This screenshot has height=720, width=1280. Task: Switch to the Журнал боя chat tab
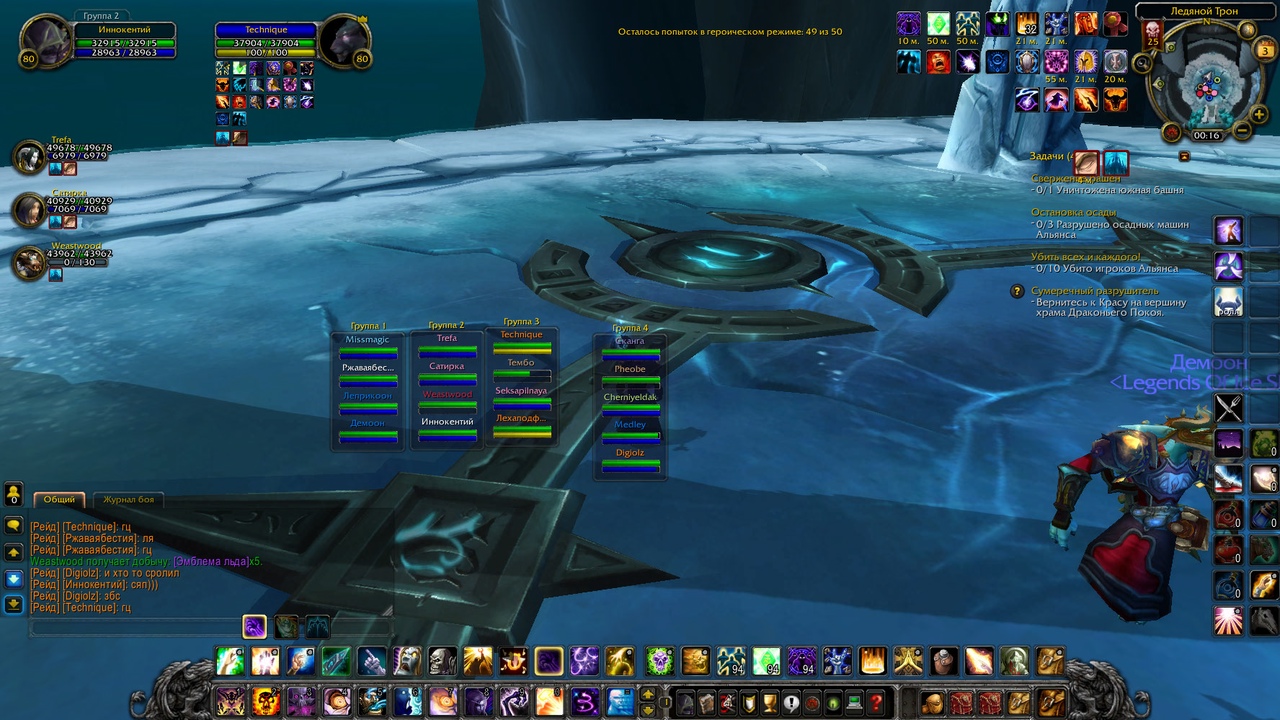[x=130, y=499]
